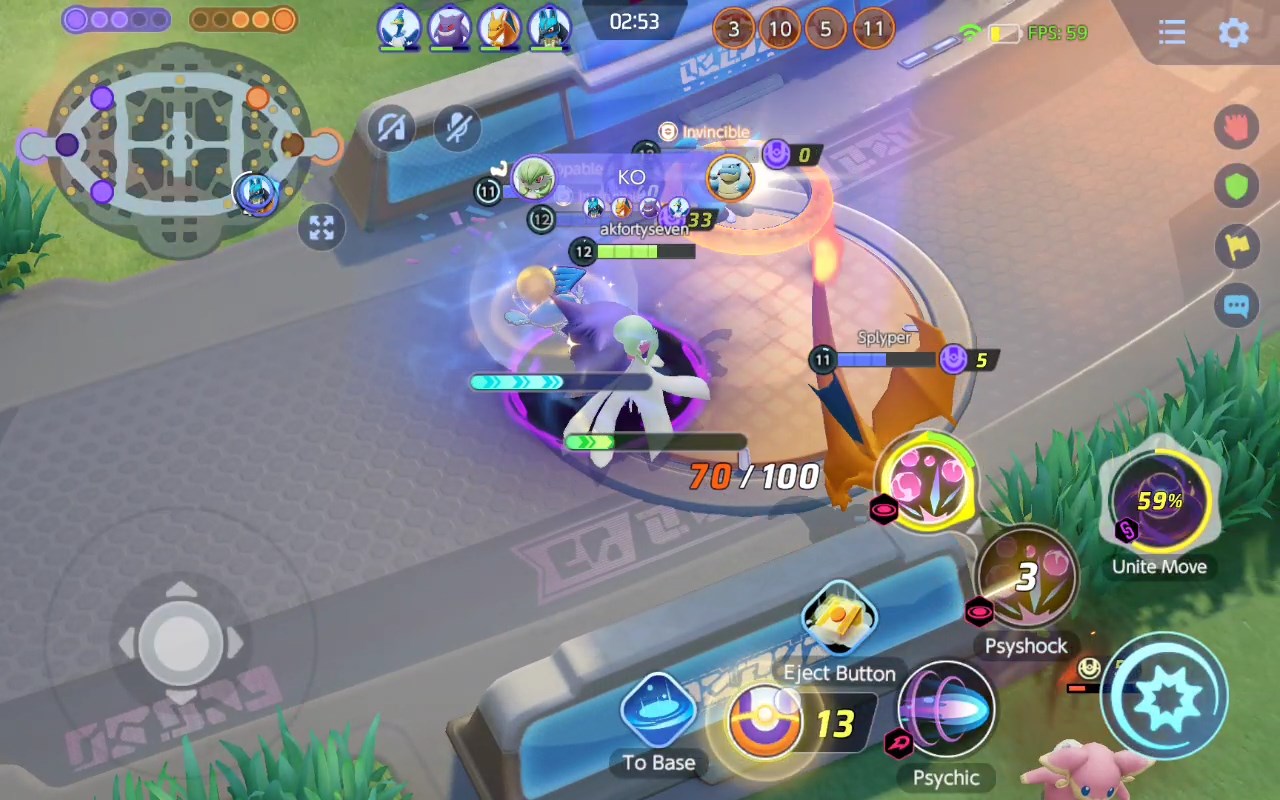Score with the Aeos energy ball button

pyautogui.click(x=767, y=720)
